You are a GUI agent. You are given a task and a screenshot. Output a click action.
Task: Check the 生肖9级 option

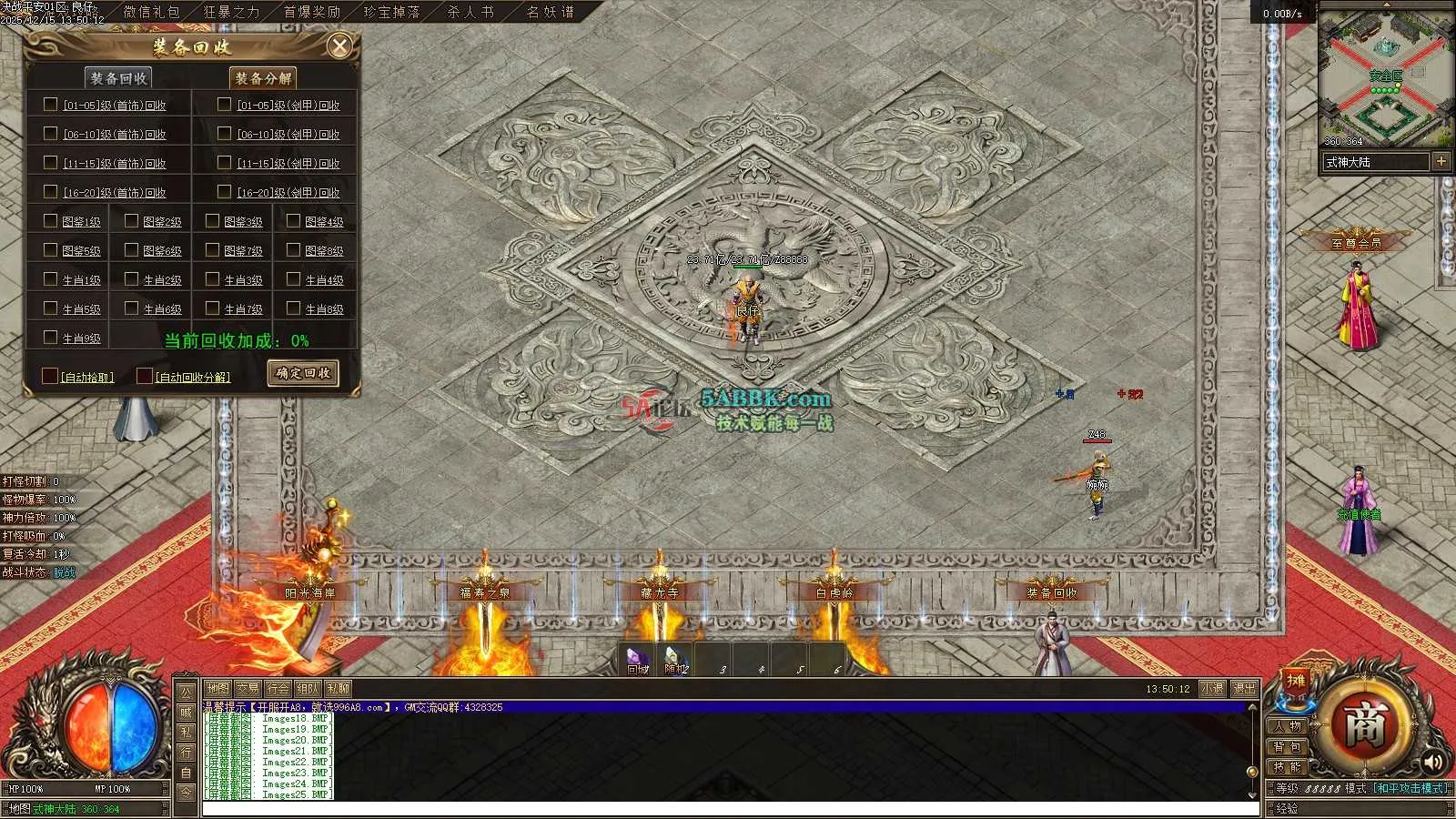pos(51,338)
